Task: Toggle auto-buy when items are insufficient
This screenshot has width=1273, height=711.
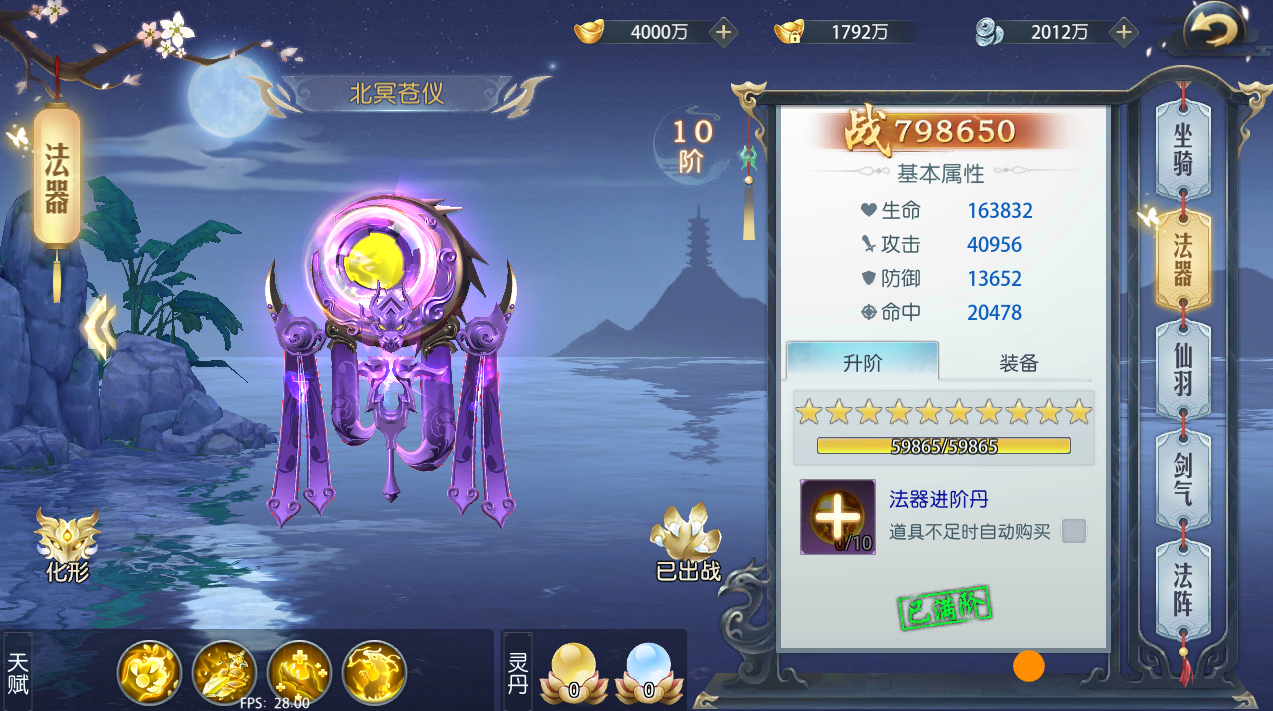Action: click(x=1074, y=531)
